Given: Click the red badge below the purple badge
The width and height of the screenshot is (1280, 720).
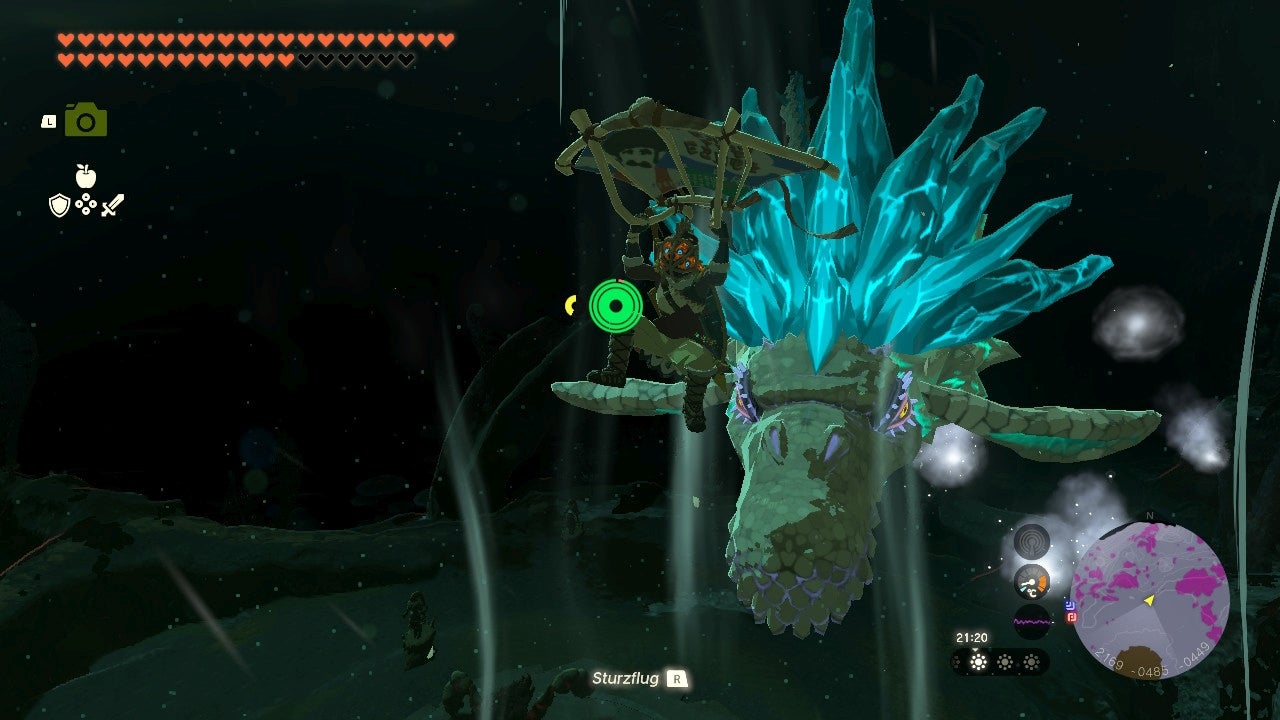Looking at the screenshot, I should [1070, 618].
